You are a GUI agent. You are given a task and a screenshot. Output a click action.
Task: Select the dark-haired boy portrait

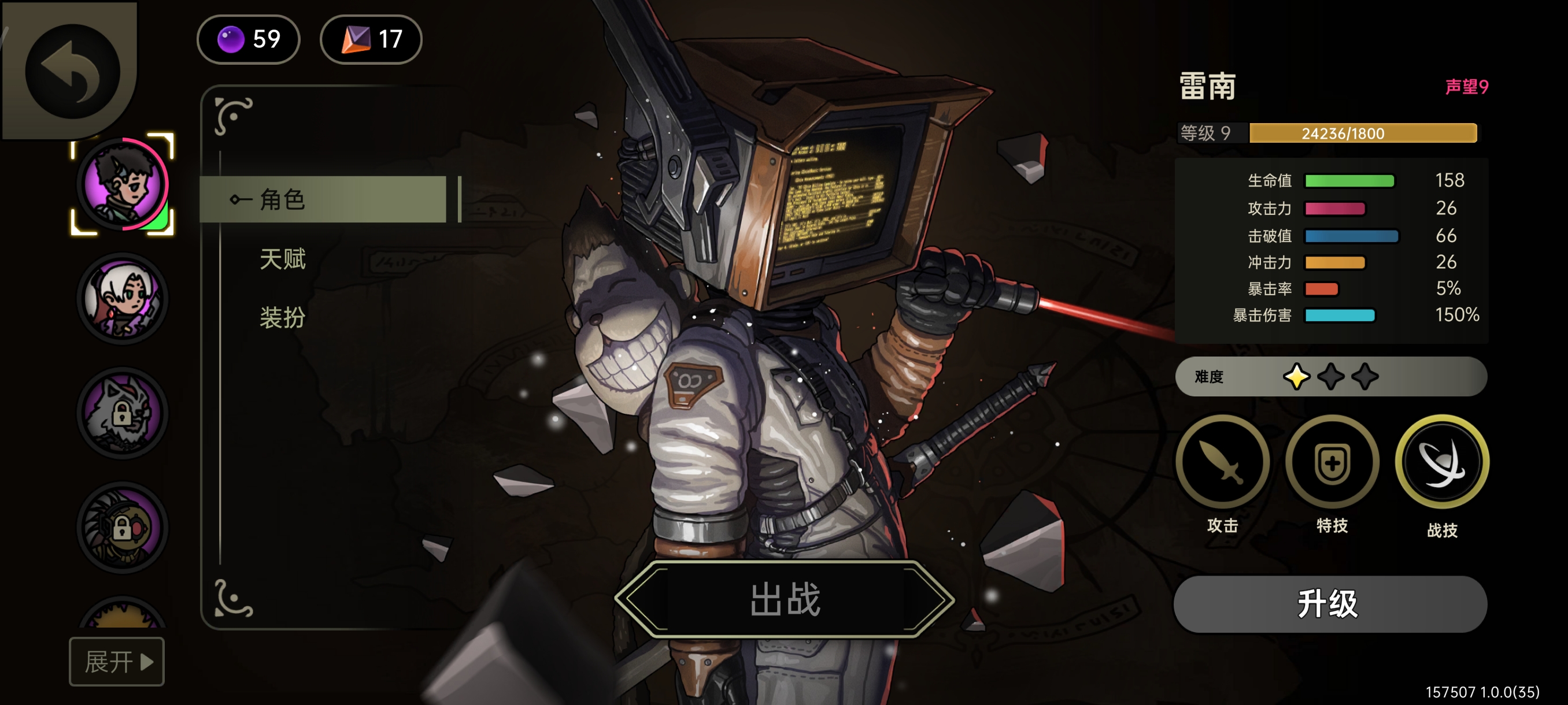point(123,184)
